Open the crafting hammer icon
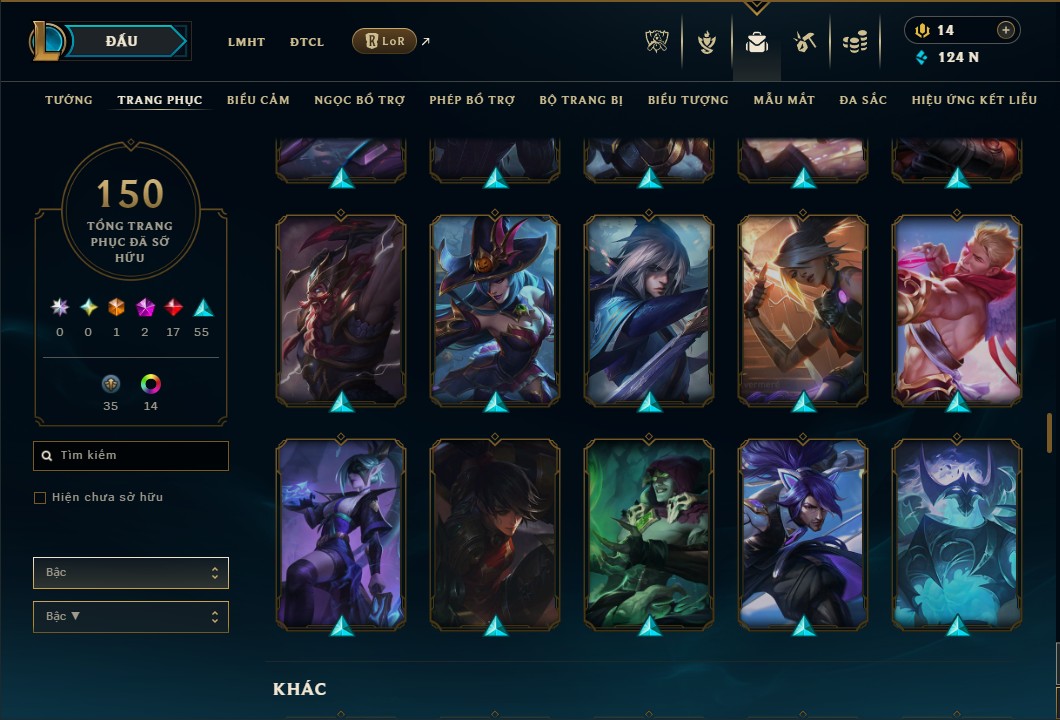1060x720 pixels. pos(805,42)
